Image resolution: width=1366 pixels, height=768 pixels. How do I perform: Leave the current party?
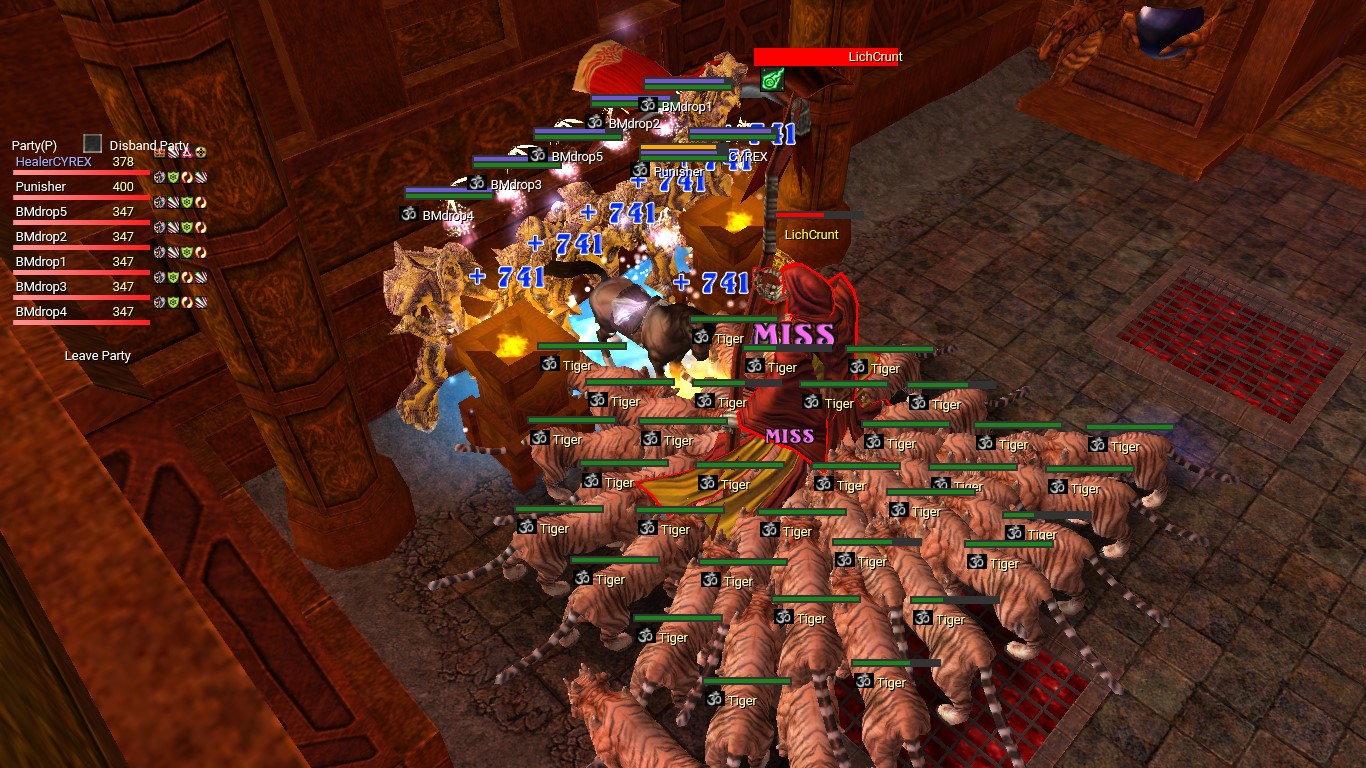click(x=98, y=355)
